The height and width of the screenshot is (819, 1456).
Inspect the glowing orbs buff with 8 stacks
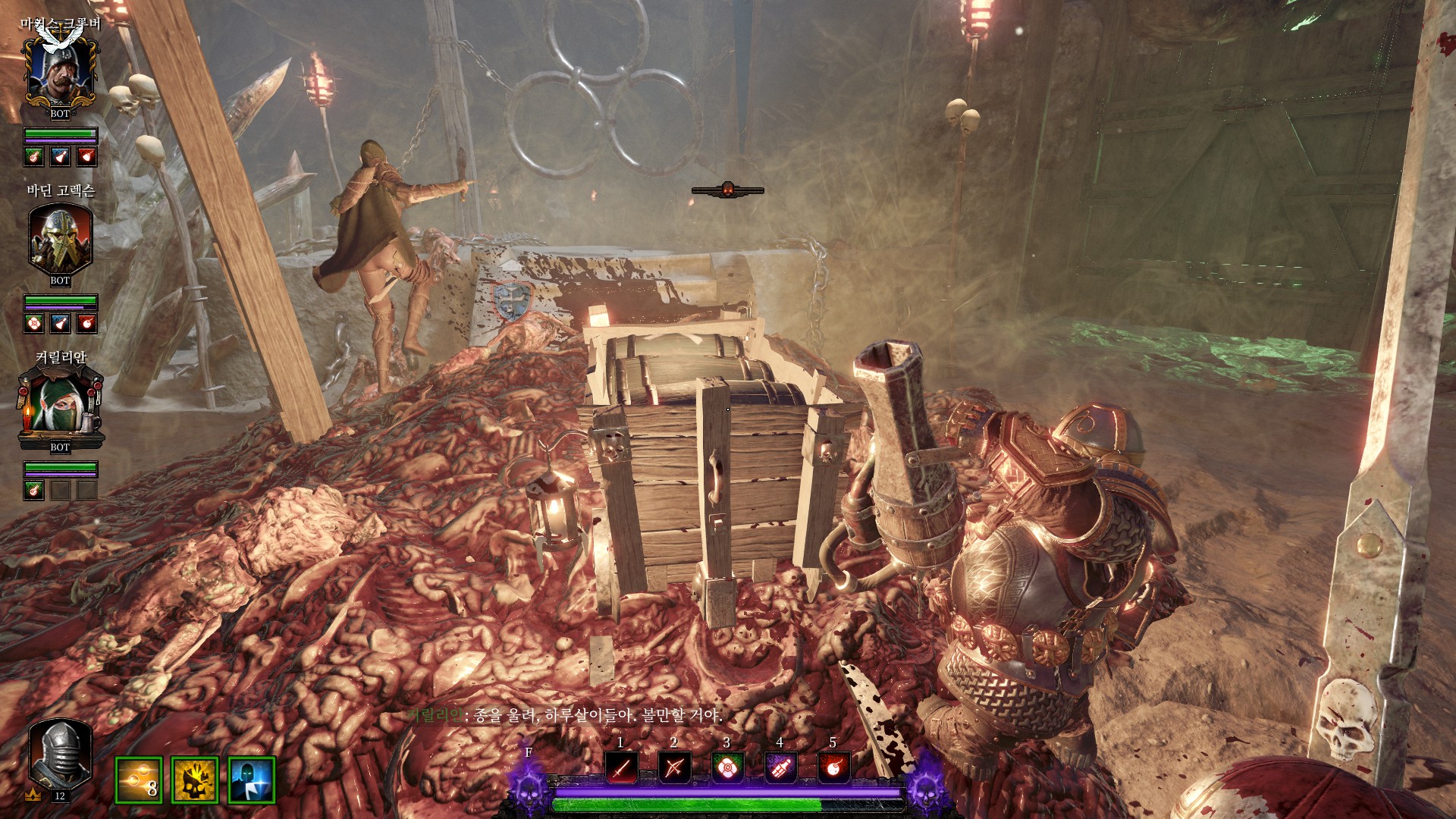pos(139,780)
